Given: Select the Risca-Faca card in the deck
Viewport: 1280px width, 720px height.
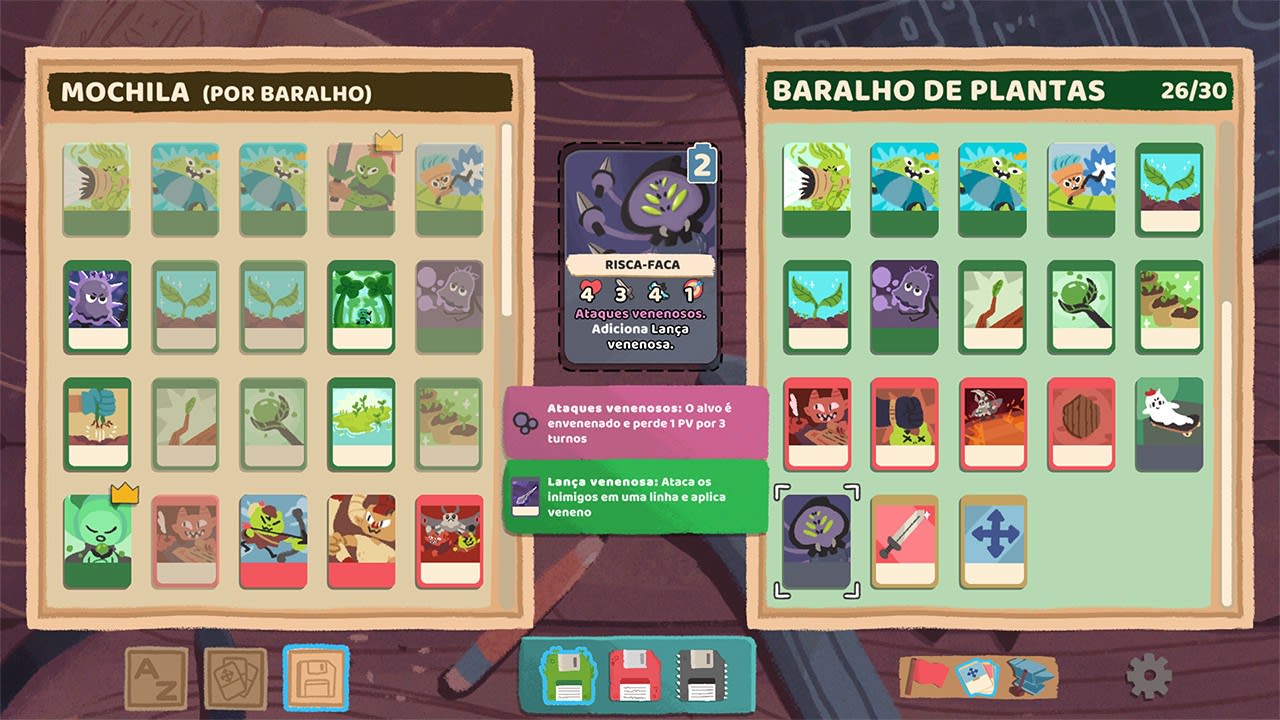Looking at the screenshot, I should click(x=814, y=540).
